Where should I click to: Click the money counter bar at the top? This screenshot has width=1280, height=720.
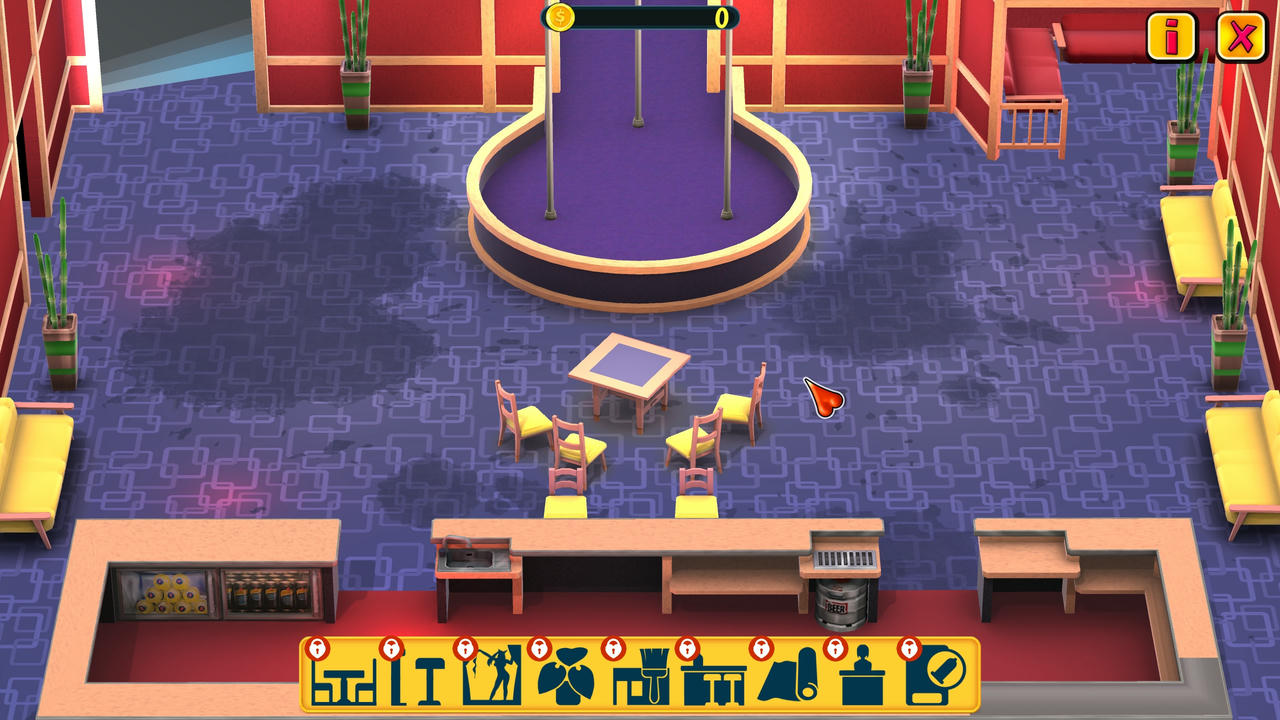(x=640, y=17)
